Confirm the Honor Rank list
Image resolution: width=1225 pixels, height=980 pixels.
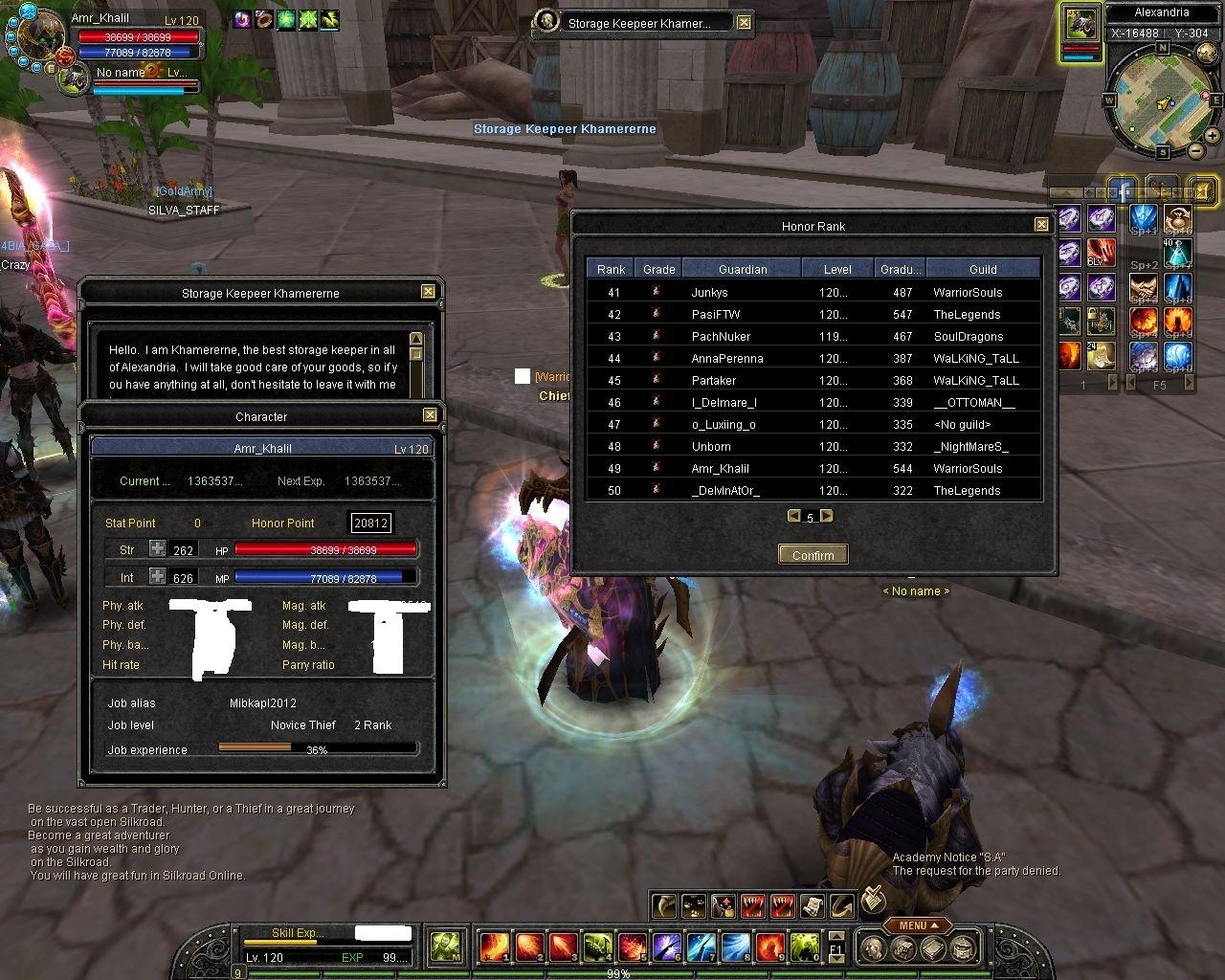coord(813,555)
